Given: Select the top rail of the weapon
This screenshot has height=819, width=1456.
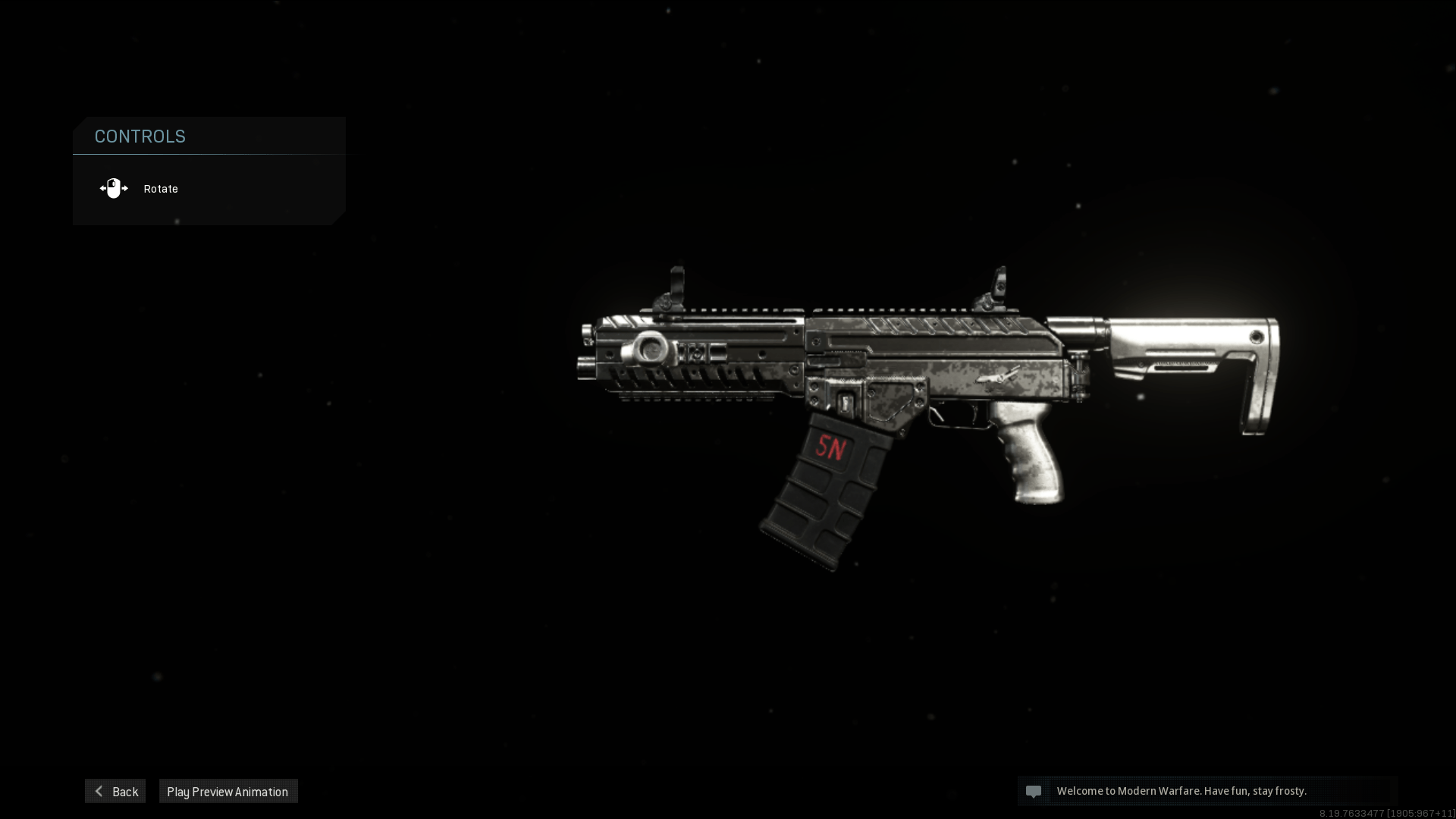Looking at the screenshot, I should 834,311.
